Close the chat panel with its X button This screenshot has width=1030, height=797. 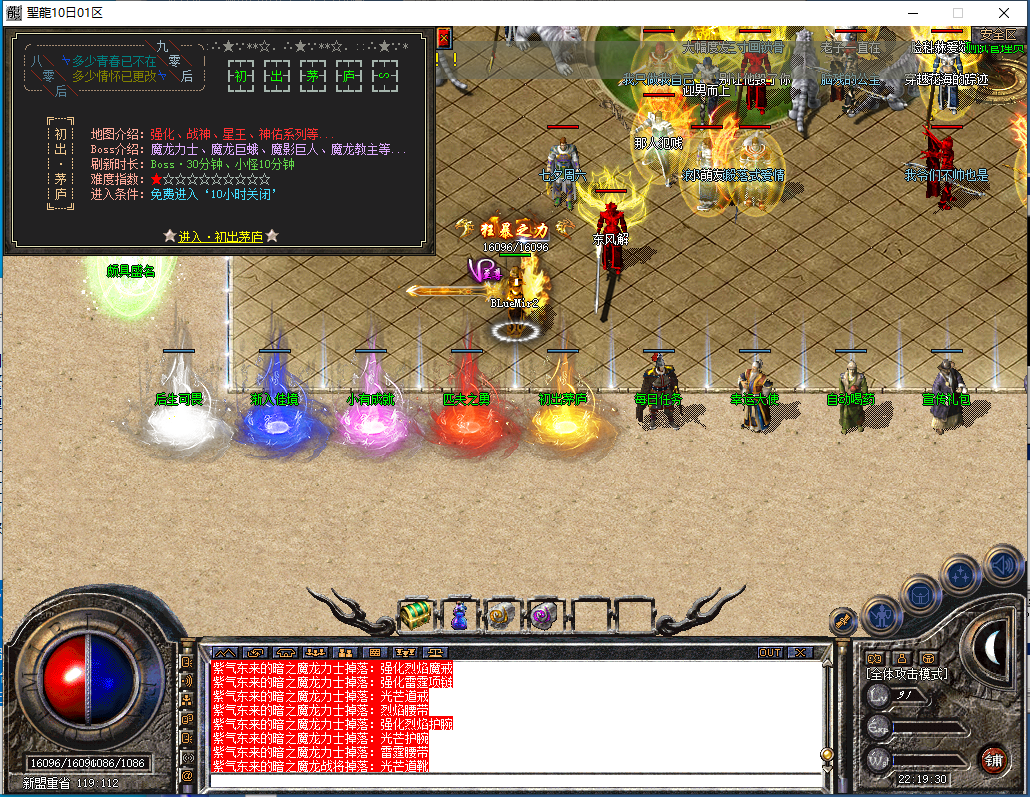point(800,652)
